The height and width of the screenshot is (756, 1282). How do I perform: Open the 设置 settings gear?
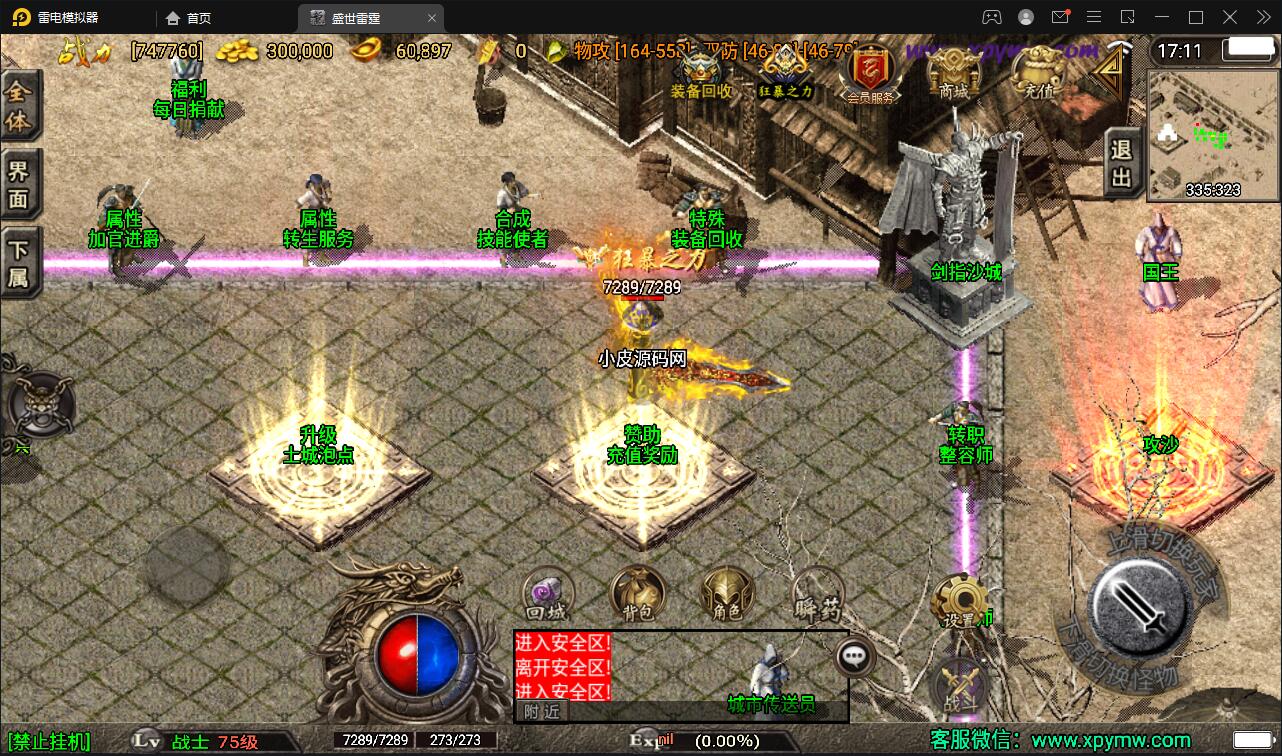(x=960, y=602)
